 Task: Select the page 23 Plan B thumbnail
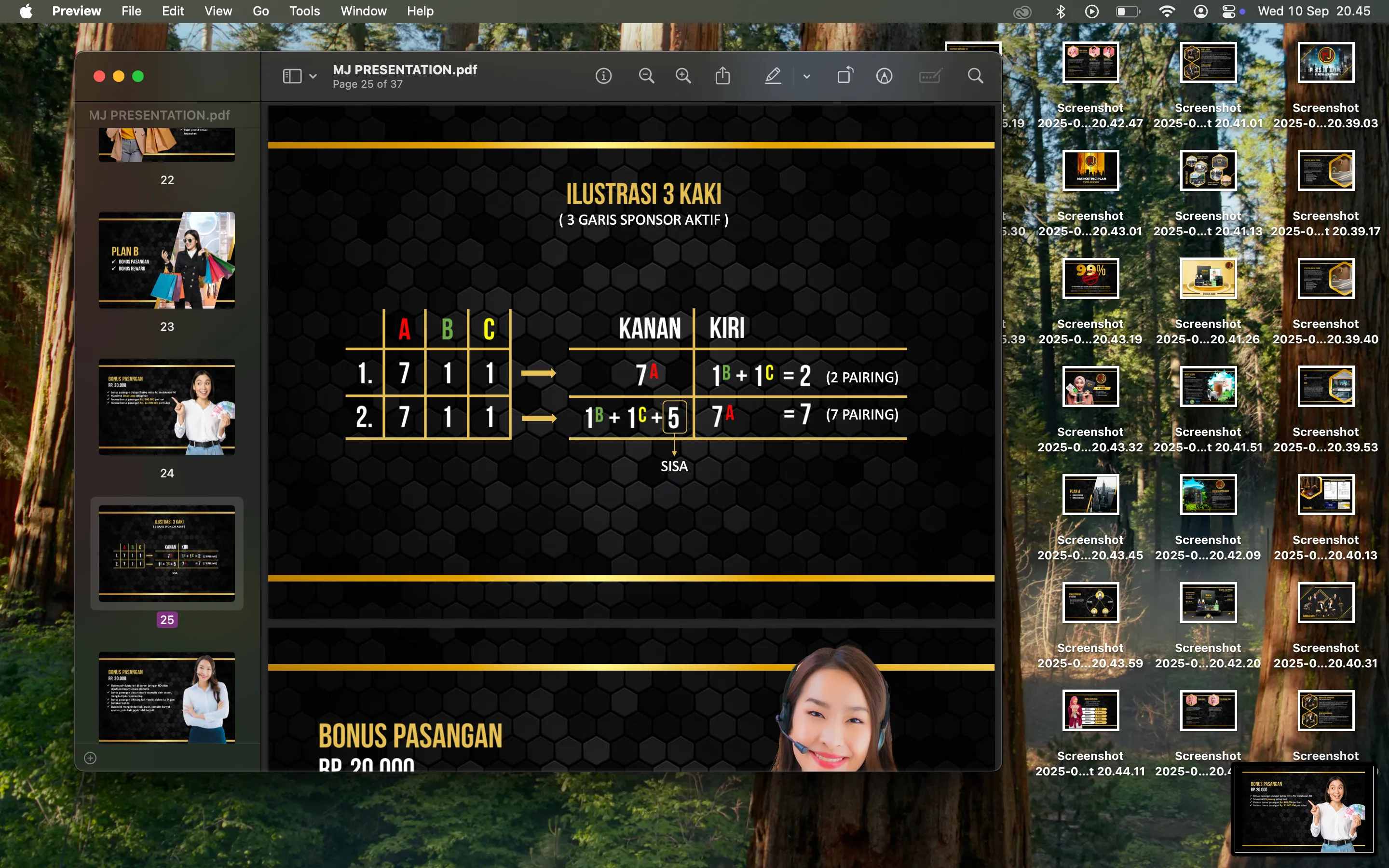[x=166, y=260]
